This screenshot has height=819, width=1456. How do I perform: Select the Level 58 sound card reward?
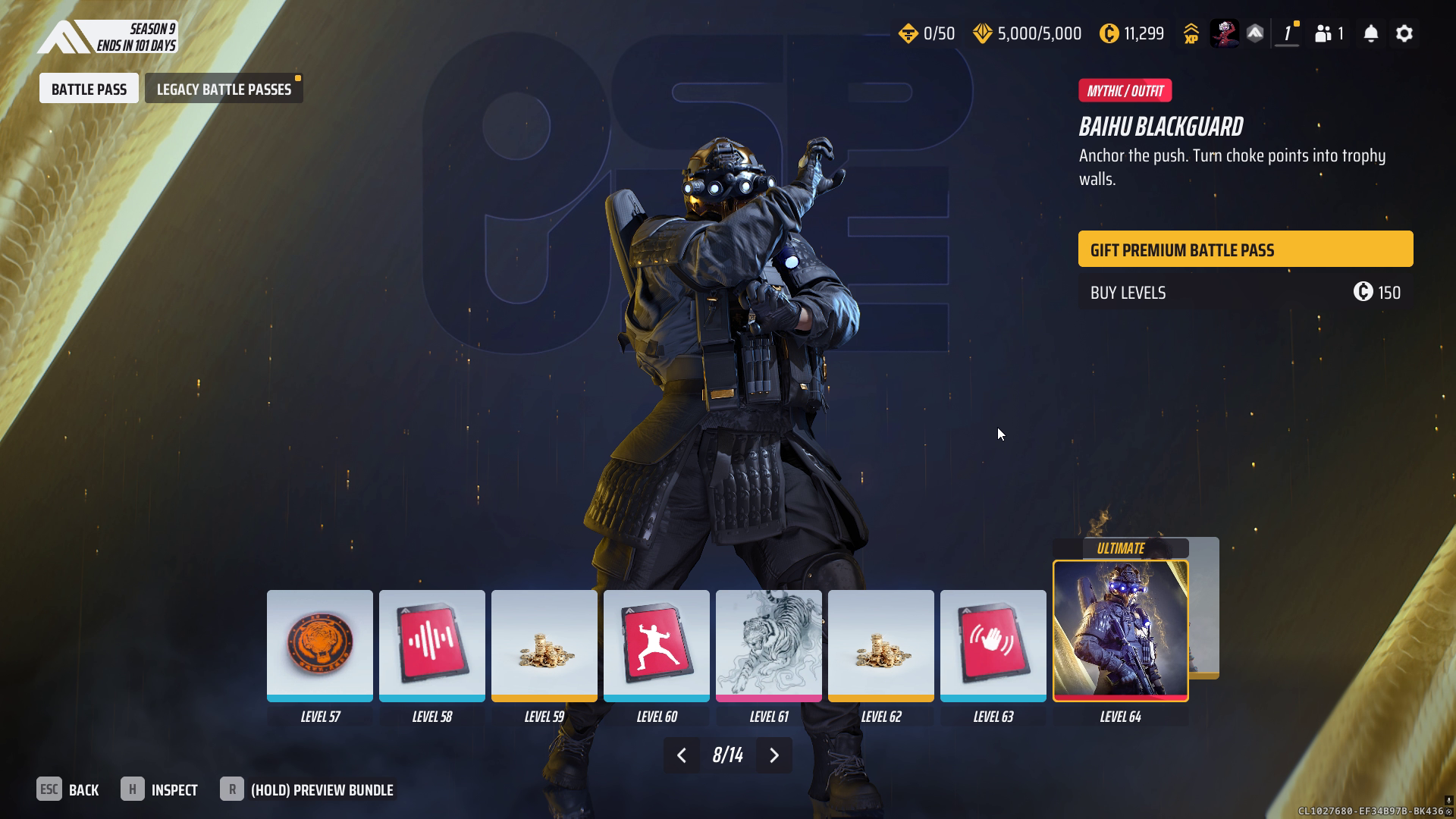tap(431, 645)
